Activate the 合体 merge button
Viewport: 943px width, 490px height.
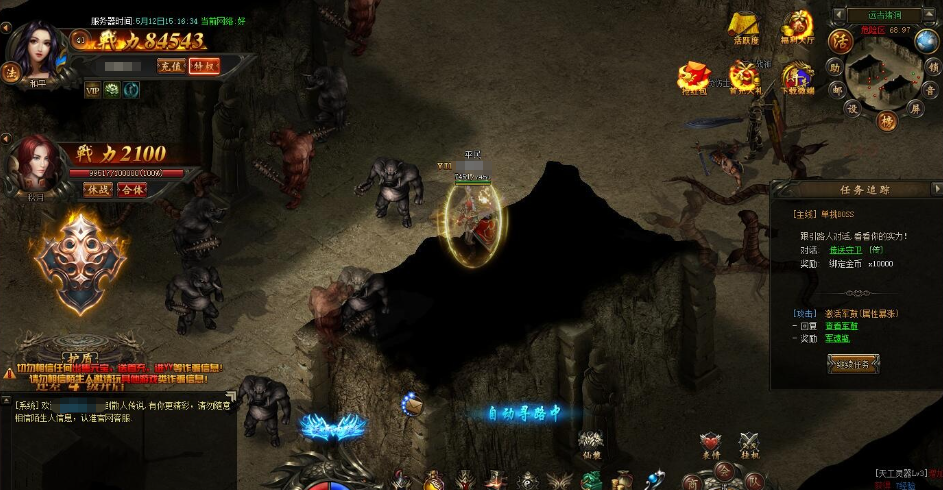click(131, 189)
